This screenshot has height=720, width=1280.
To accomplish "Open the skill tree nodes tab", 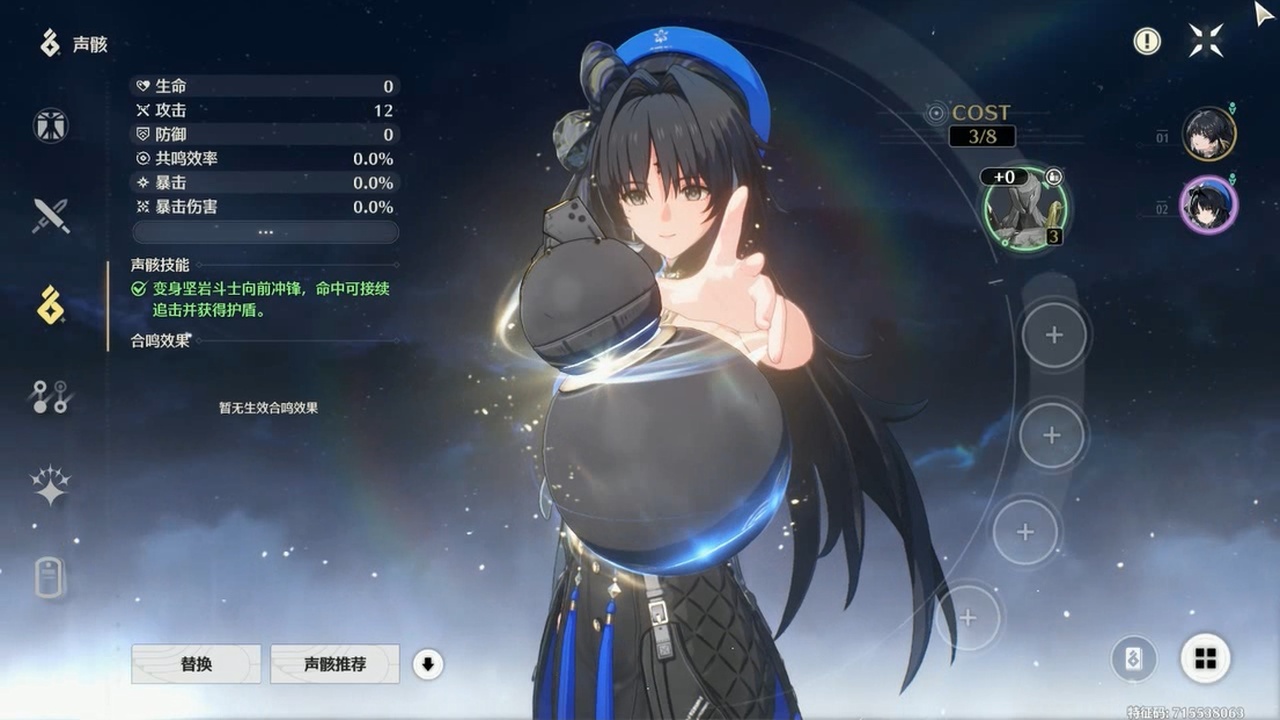I will tap(50, 397).
